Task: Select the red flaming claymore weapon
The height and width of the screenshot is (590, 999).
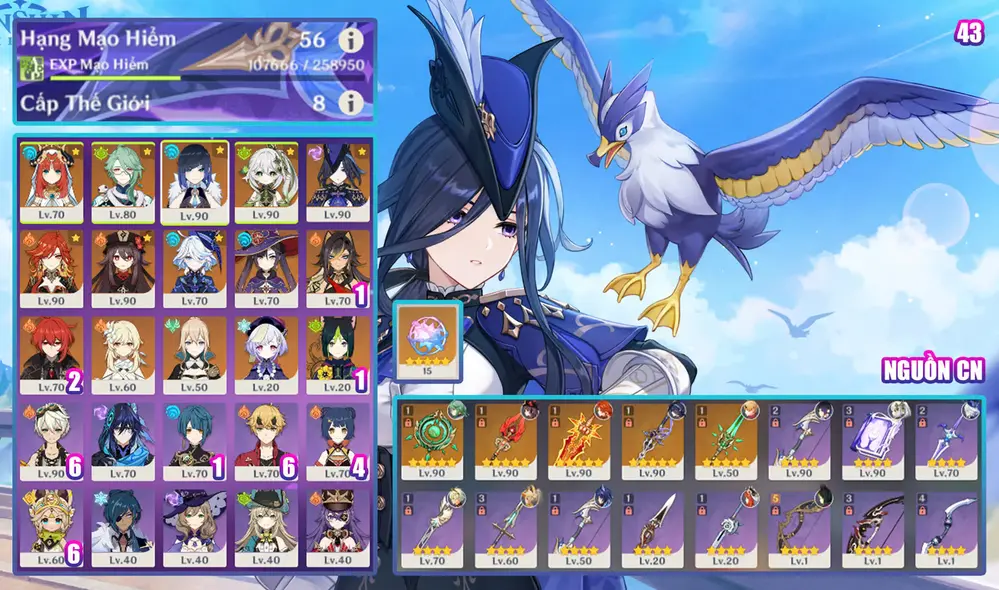Action: (582, 442)
